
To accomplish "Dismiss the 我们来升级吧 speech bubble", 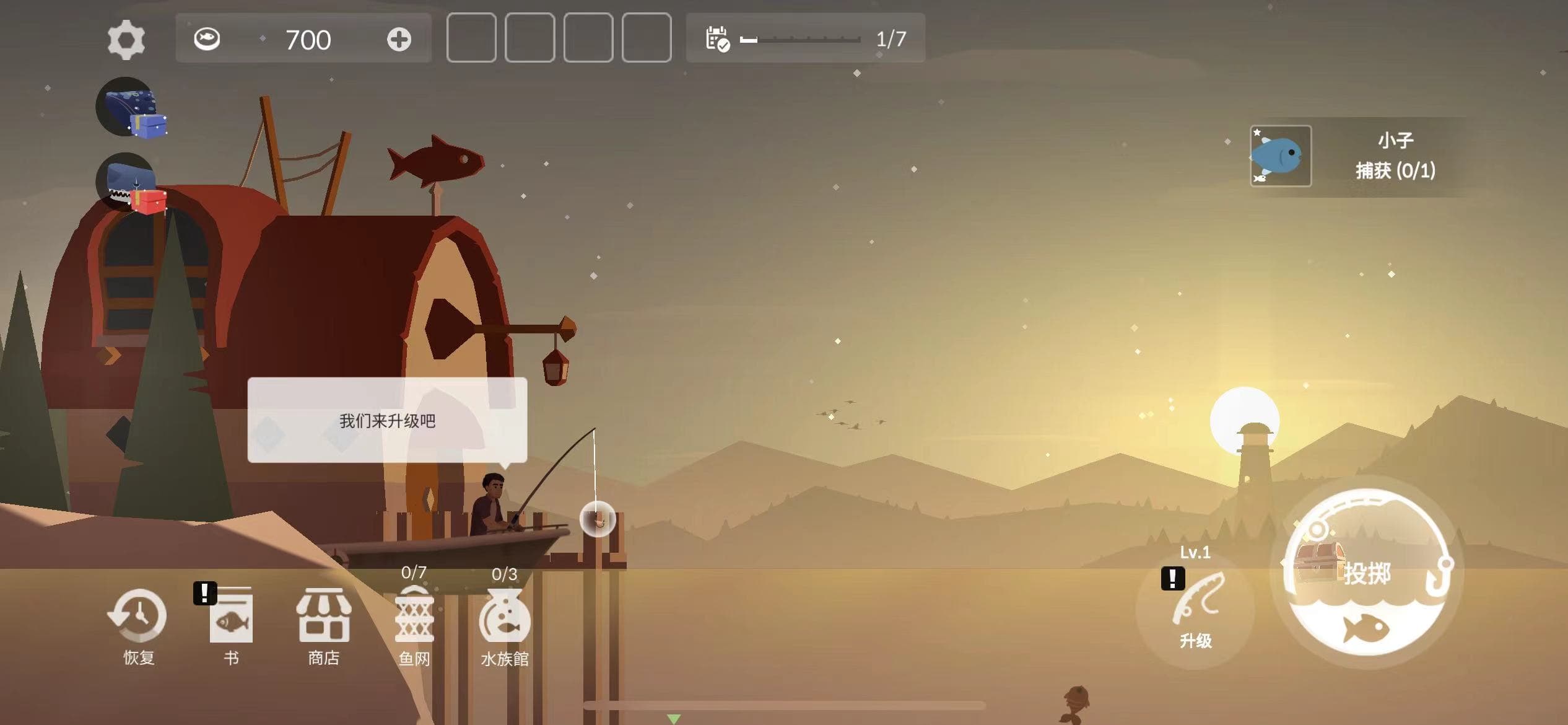I will tap(387, 420).
